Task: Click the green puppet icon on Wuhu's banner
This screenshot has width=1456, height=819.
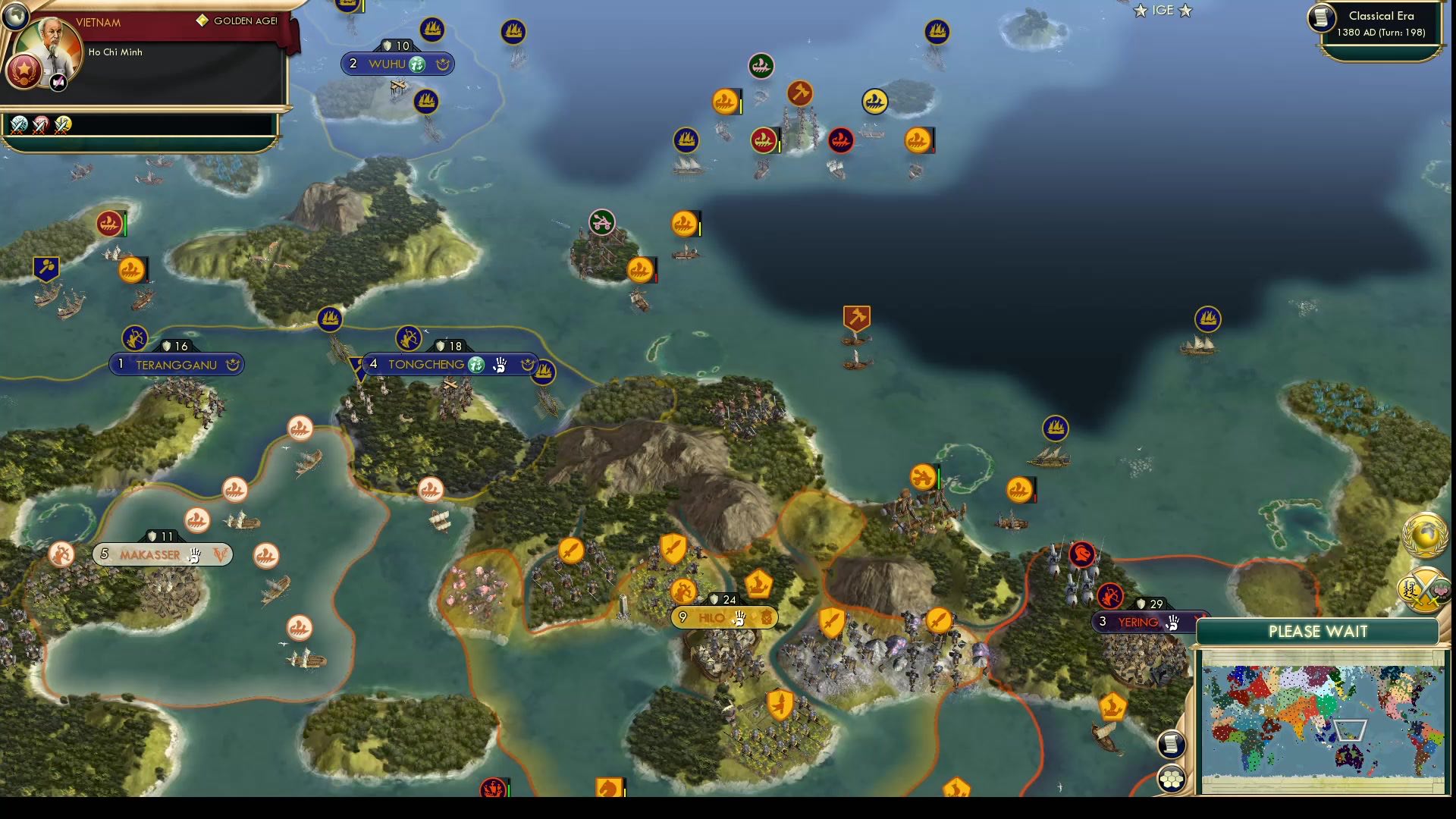Action: (416, 64)
